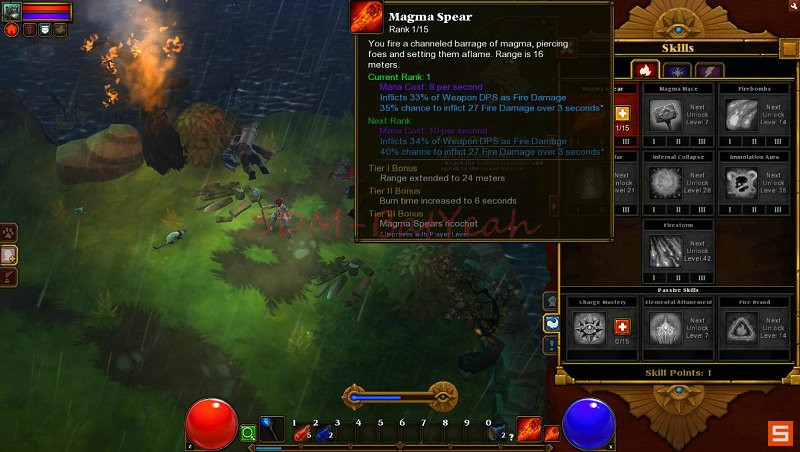Choose the Fire Brand passive skill
800x452 pixels.
[740, 327]
